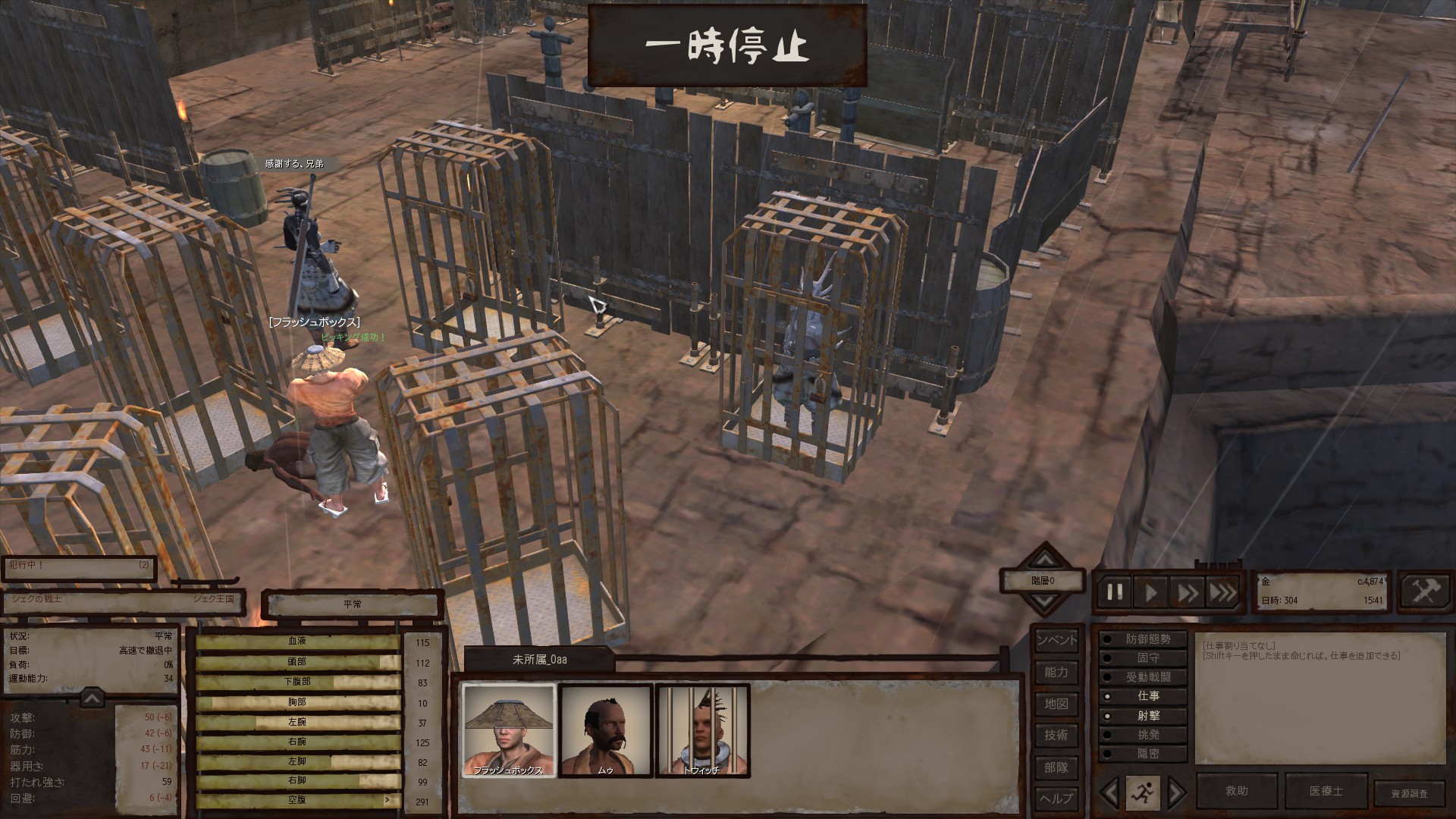Image resolution: width=1456 pixels, height=819 pixels.
Task: Set game speed to triple fast-forward
Action: [1222, 592]
